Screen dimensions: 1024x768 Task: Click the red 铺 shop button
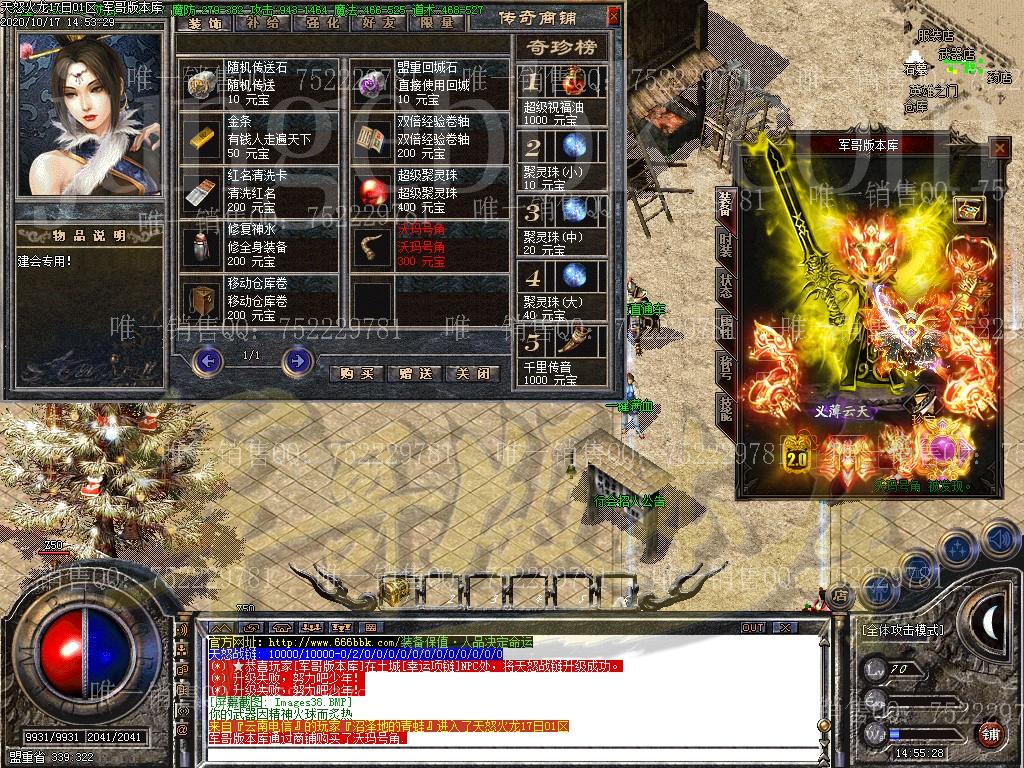coord(990,735)
